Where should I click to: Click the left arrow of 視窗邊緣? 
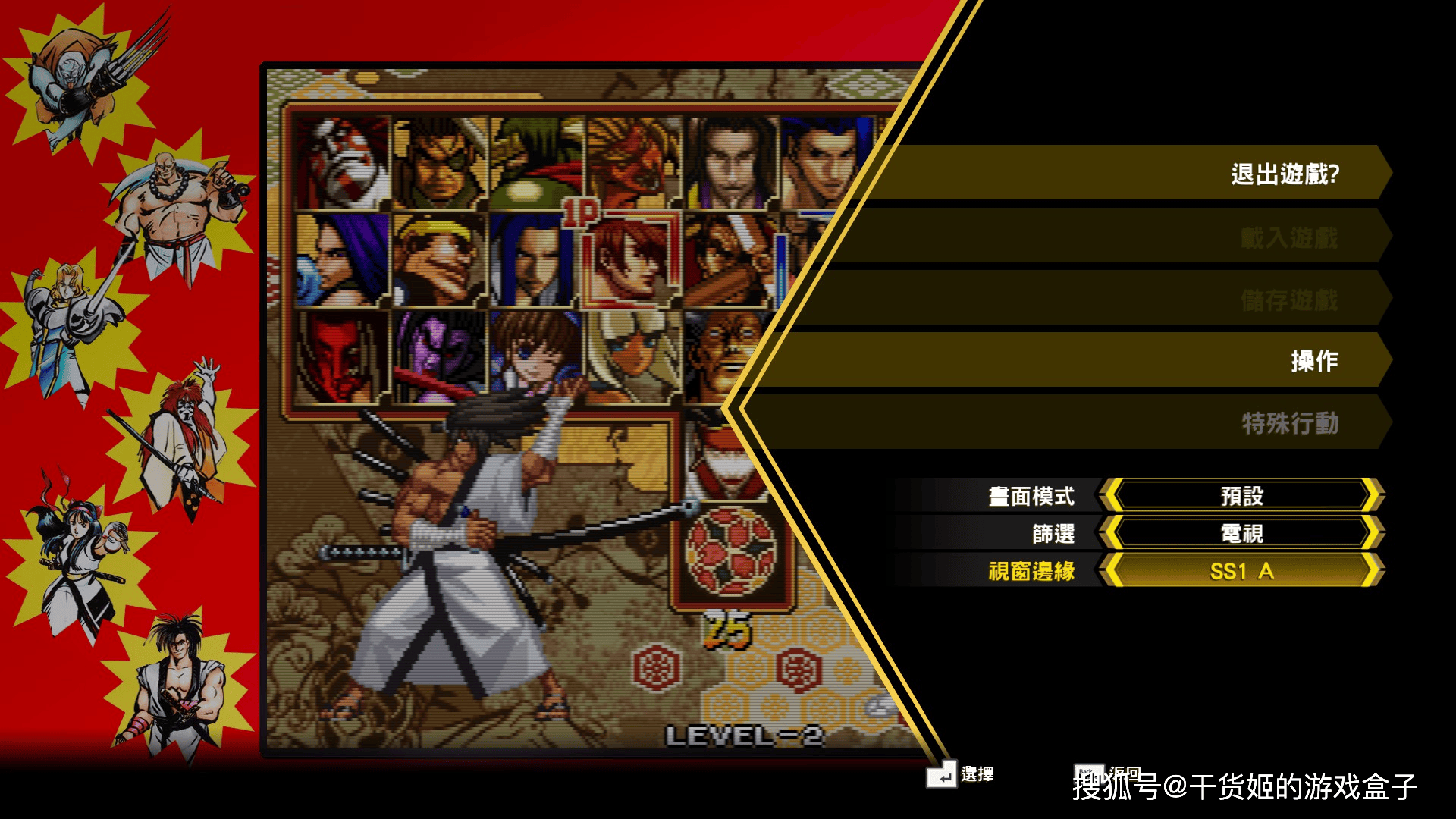coord(1112,571)
